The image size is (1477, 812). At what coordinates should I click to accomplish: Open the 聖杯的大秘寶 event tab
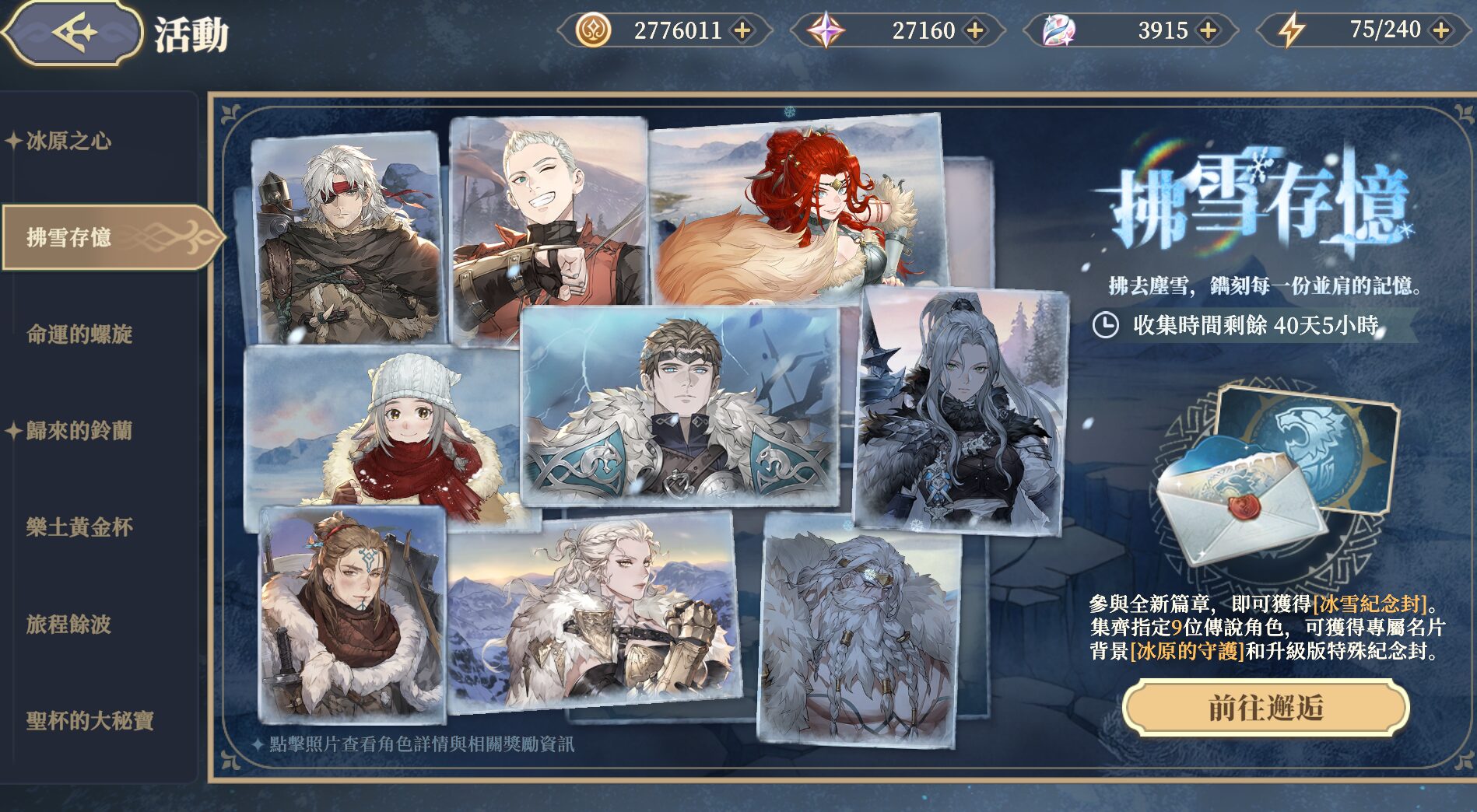pyautogui.click(x=89, y=721)
